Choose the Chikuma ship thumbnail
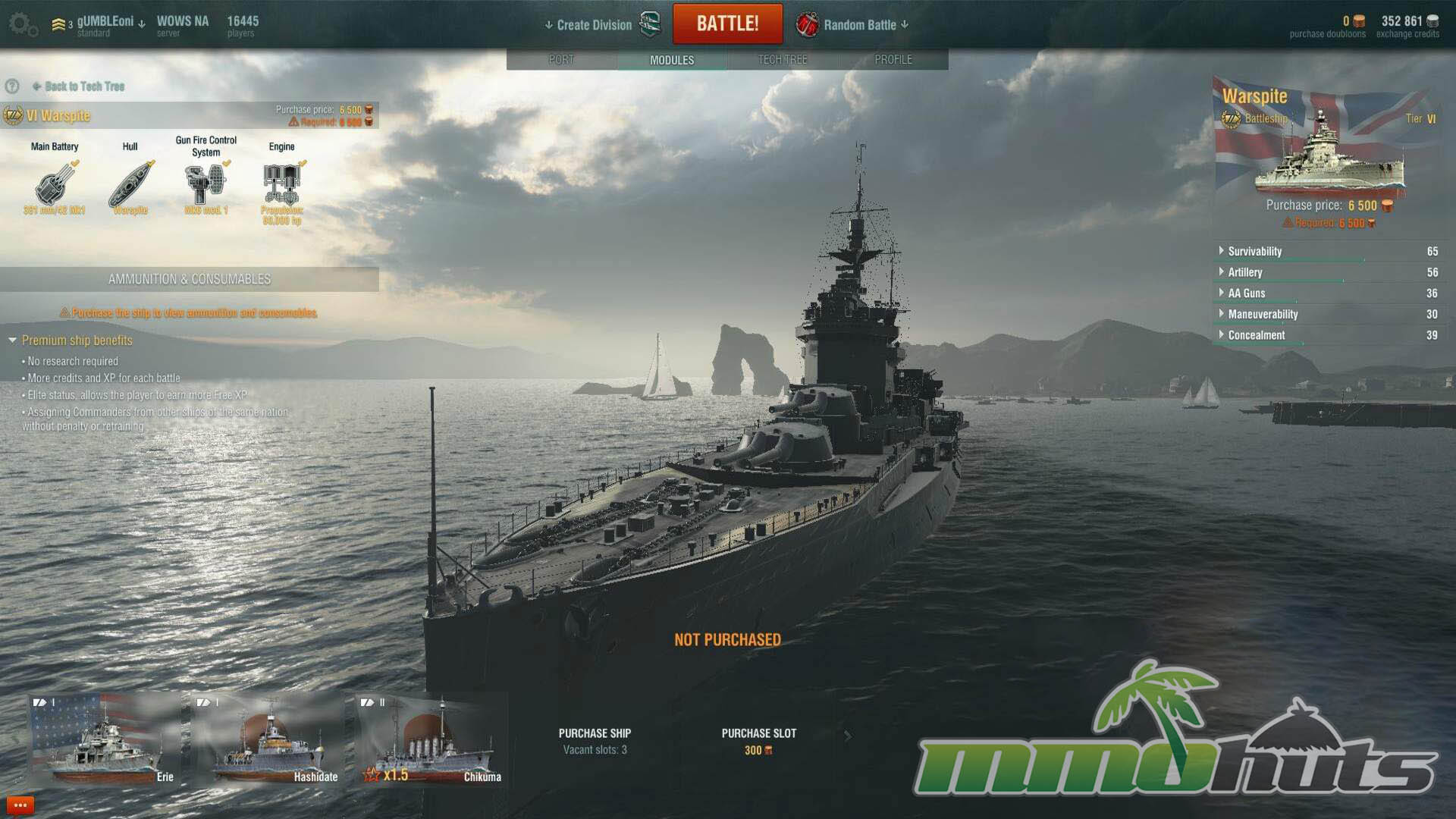This screenshot has width=1456, height=819. point(432,740)
